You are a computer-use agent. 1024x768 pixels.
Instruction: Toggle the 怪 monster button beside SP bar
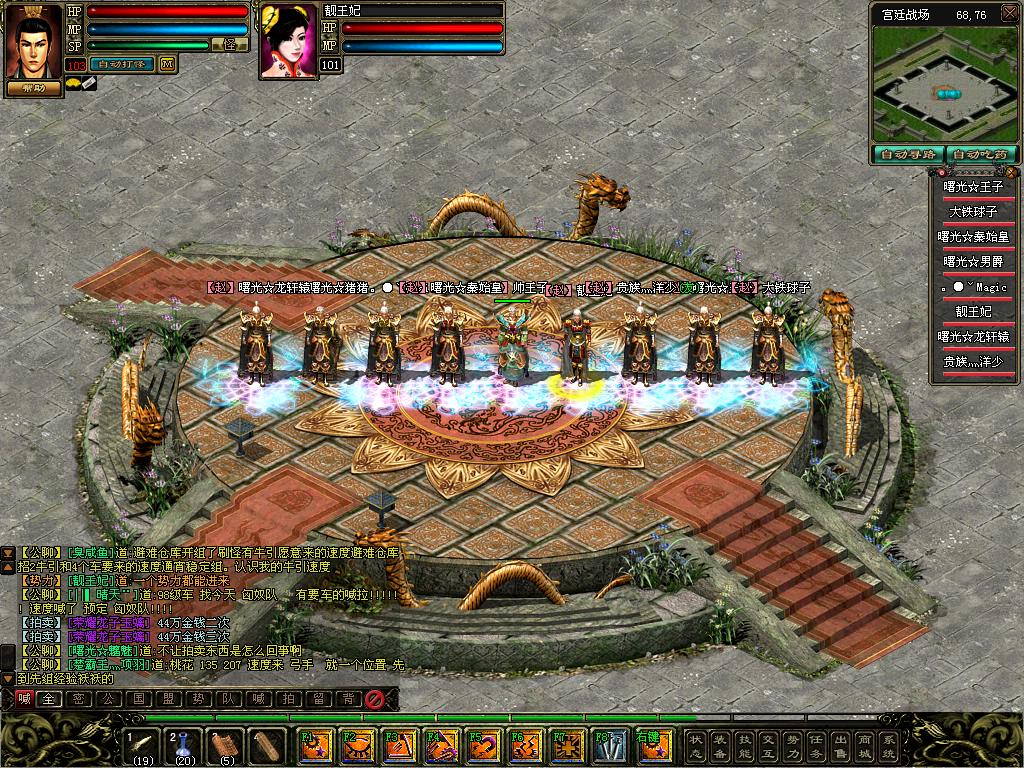tap(230, 45)
